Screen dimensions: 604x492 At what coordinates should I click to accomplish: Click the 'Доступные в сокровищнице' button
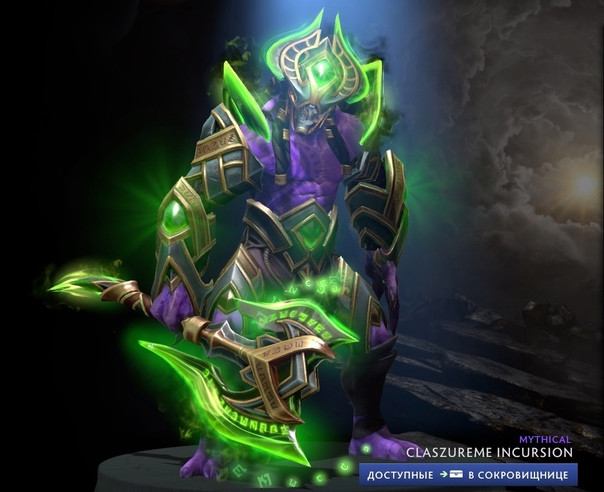click(x=468, y=473)
